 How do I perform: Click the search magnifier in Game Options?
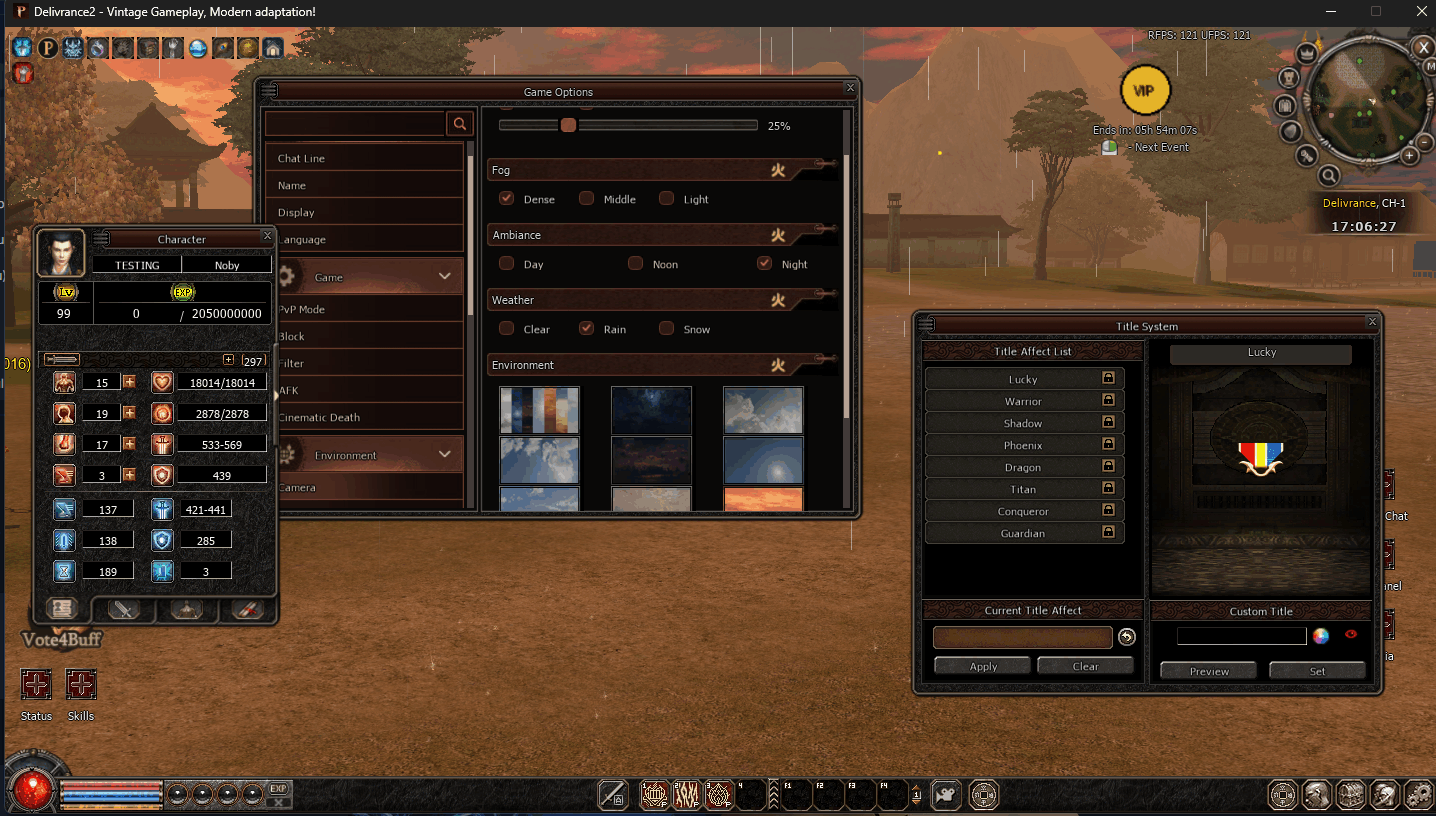point(459,122)
